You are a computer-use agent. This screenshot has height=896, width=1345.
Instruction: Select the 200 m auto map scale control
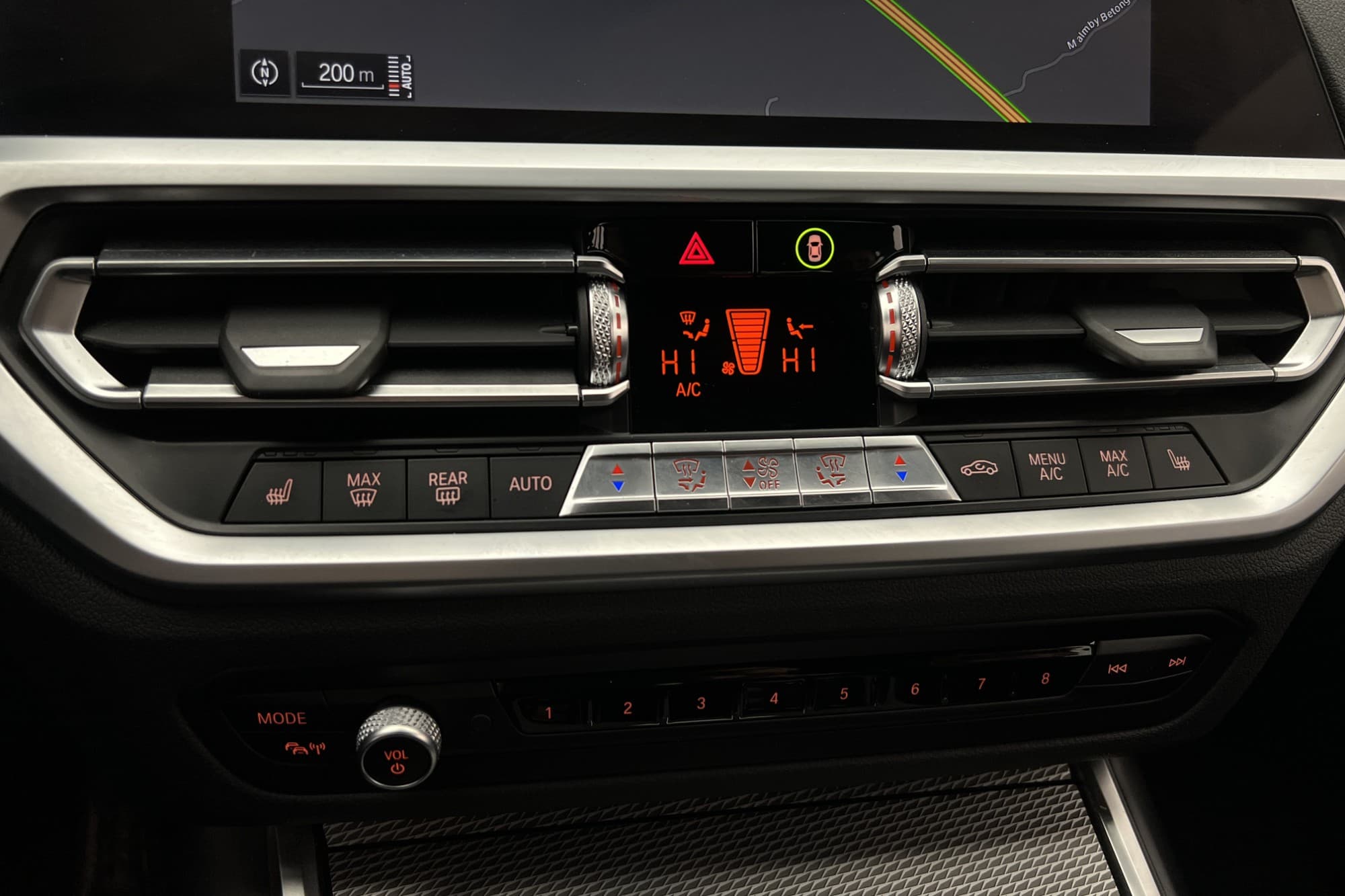pos(354,75)
